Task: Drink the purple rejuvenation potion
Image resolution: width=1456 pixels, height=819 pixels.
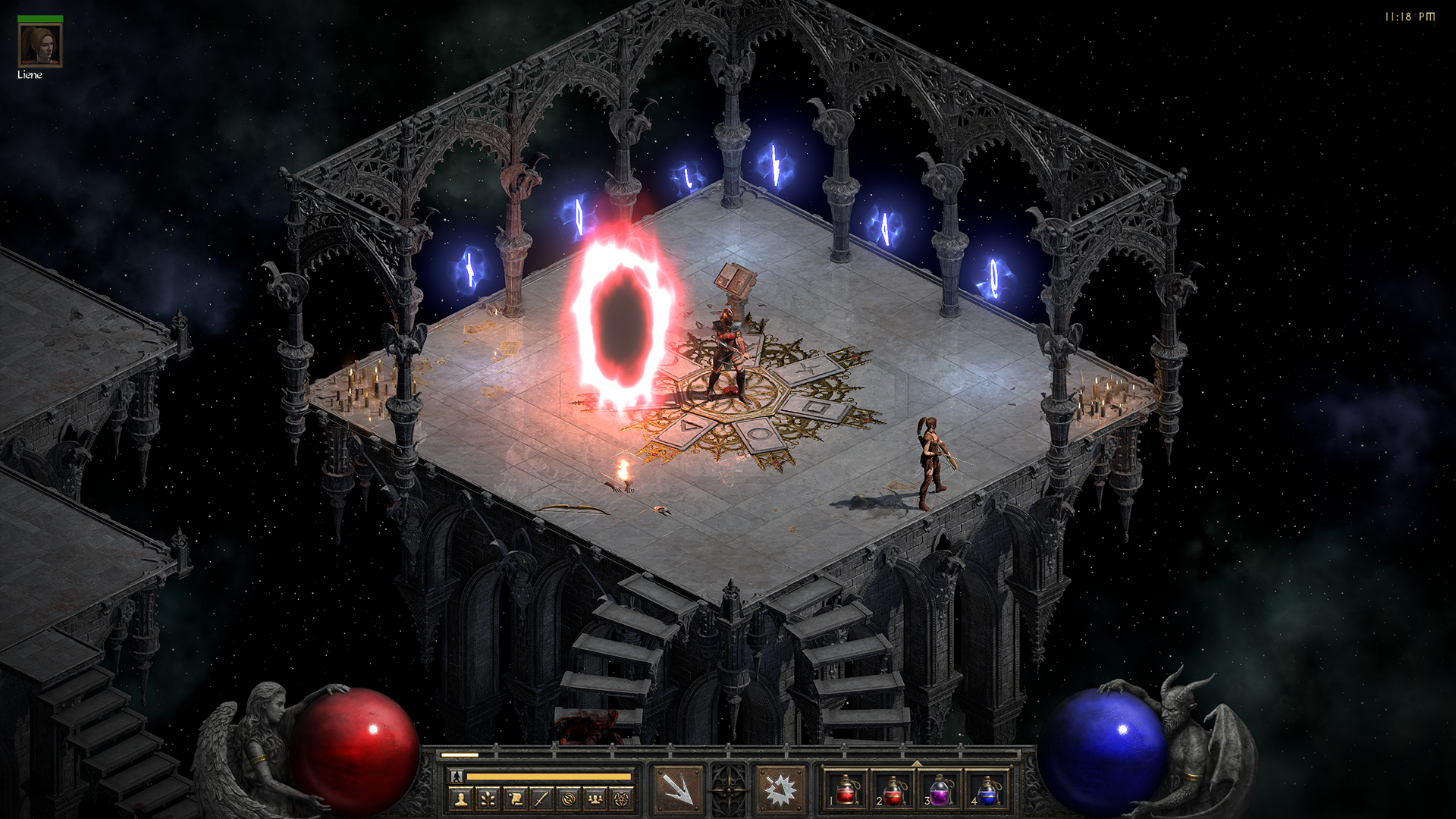Action: pos(940,791)
